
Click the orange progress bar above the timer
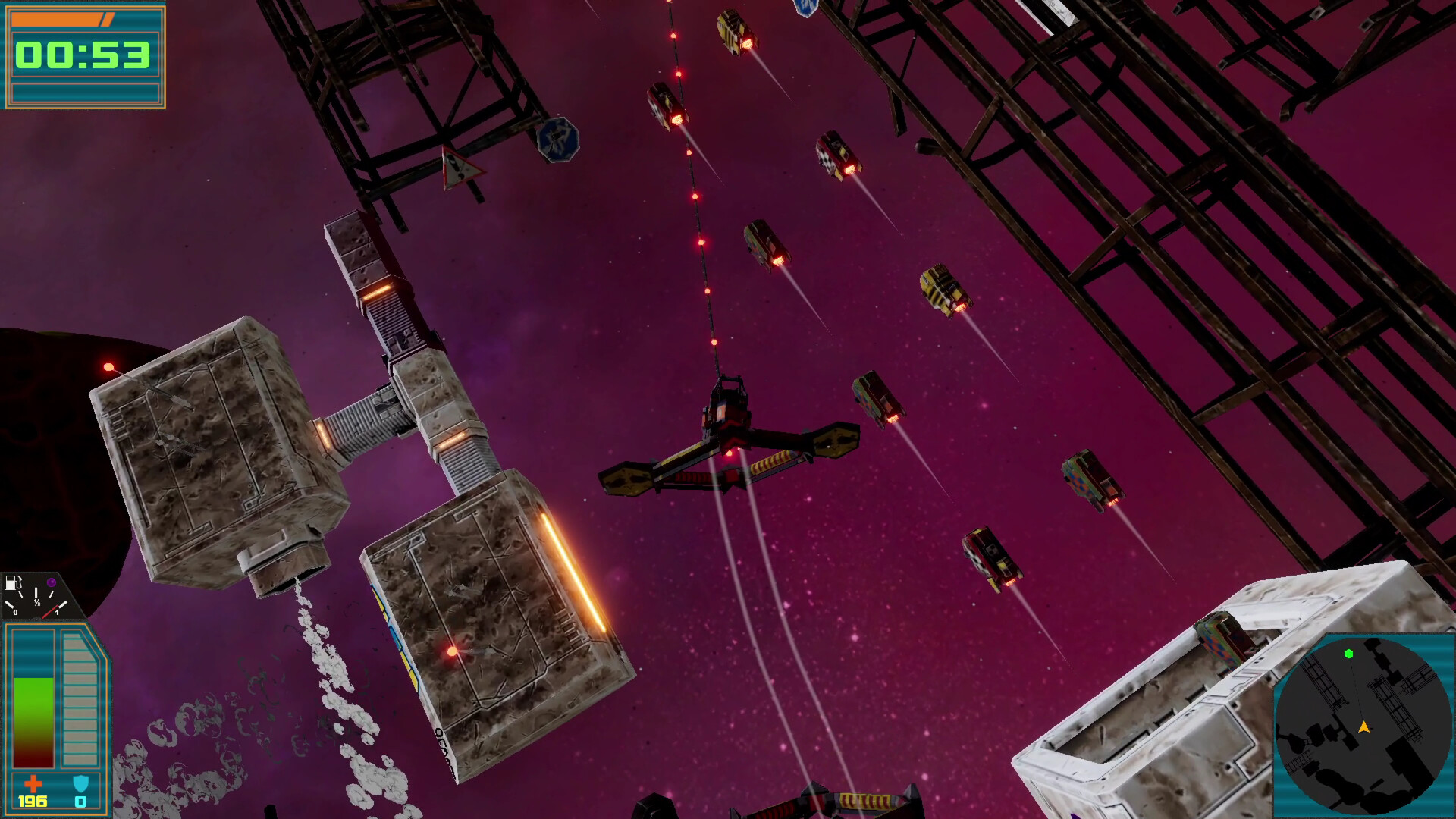point(61,20)
